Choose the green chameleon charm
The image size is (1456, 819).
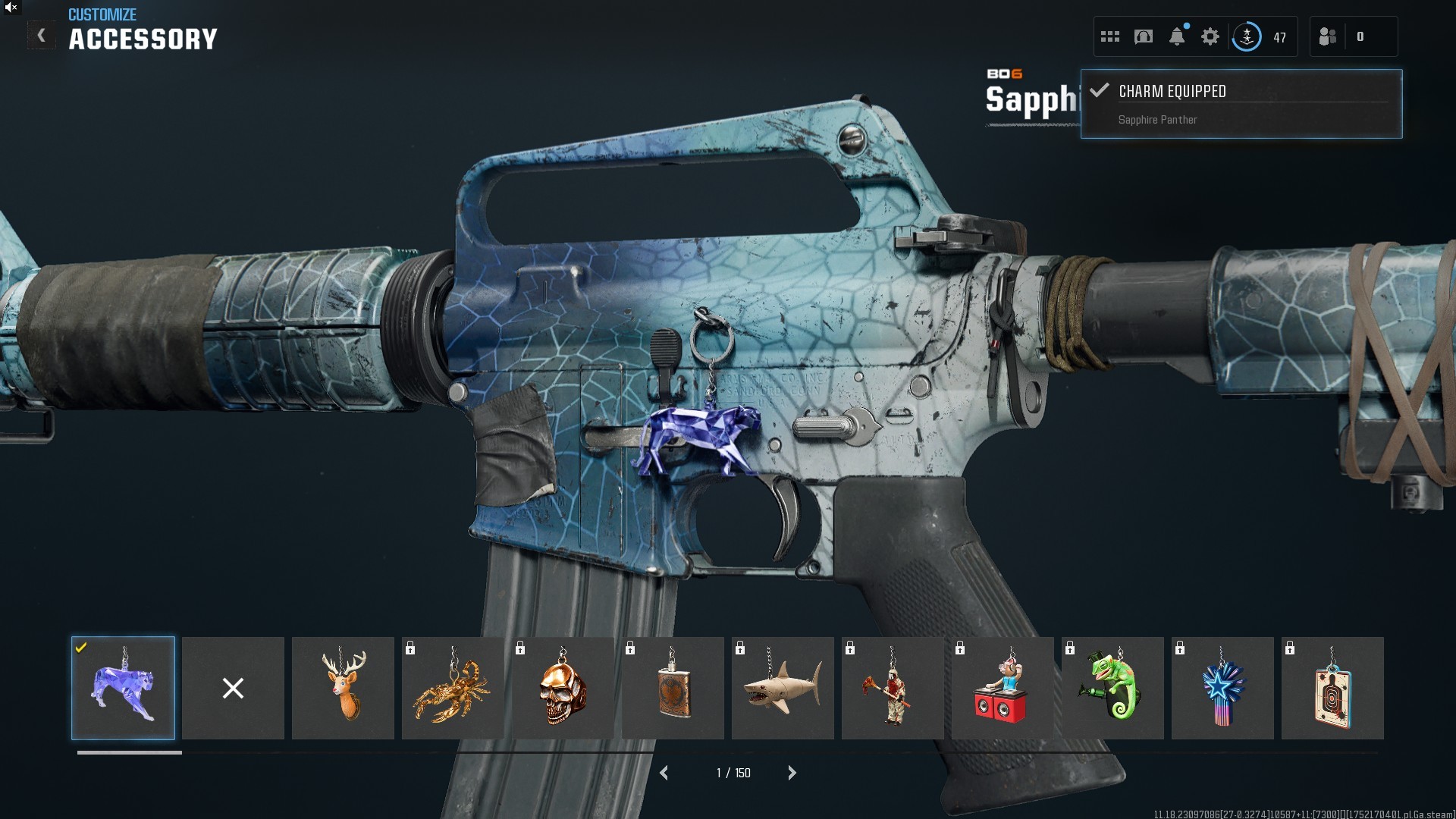[x=1112, y=688]
